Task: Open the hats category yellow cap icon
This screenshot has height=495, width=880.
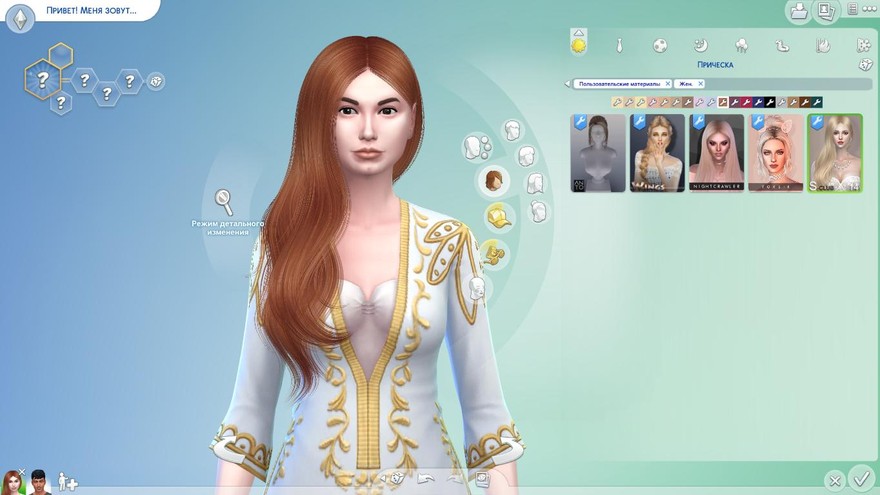Action: point(498,216)
